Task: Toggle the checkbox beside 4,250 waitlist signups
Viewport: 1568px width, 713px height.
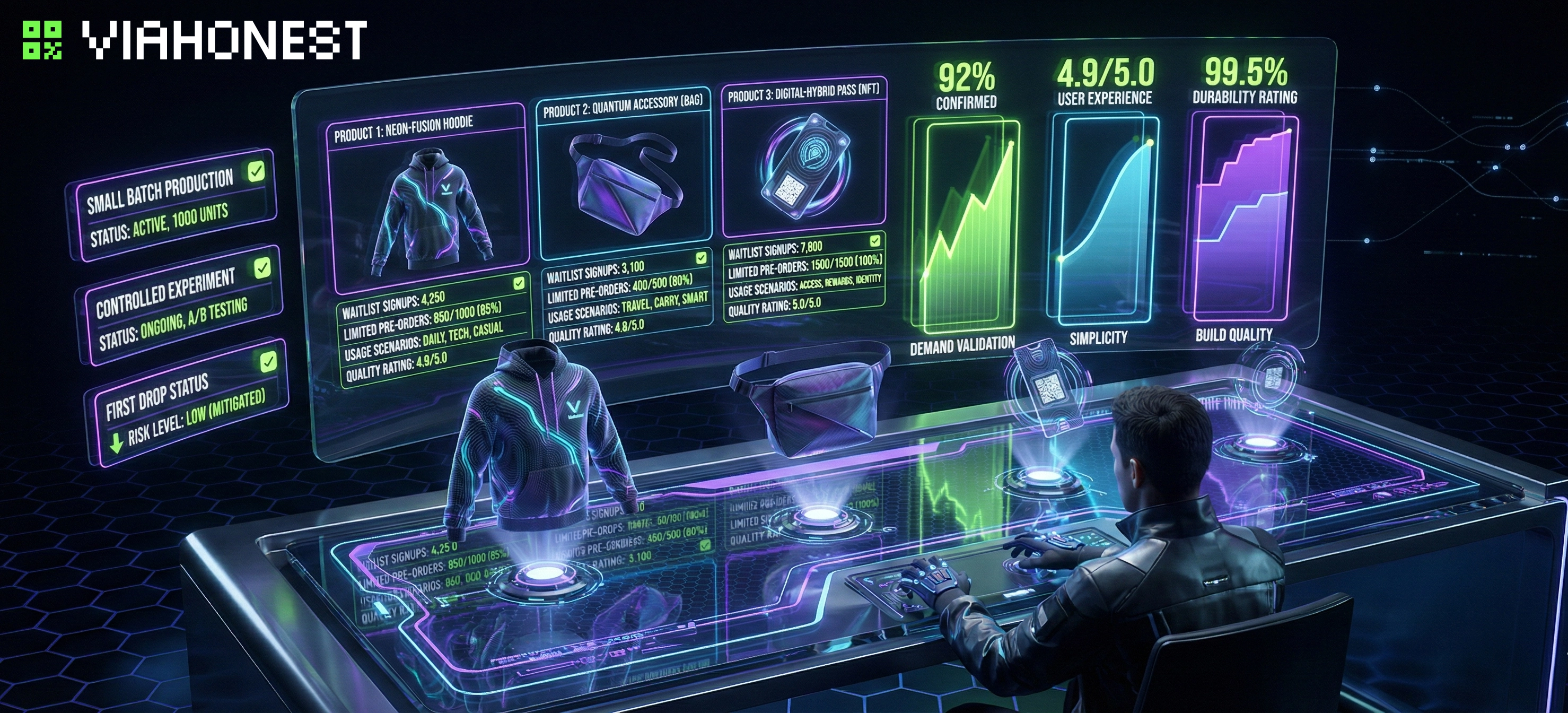Action: [x=519, y=283]
